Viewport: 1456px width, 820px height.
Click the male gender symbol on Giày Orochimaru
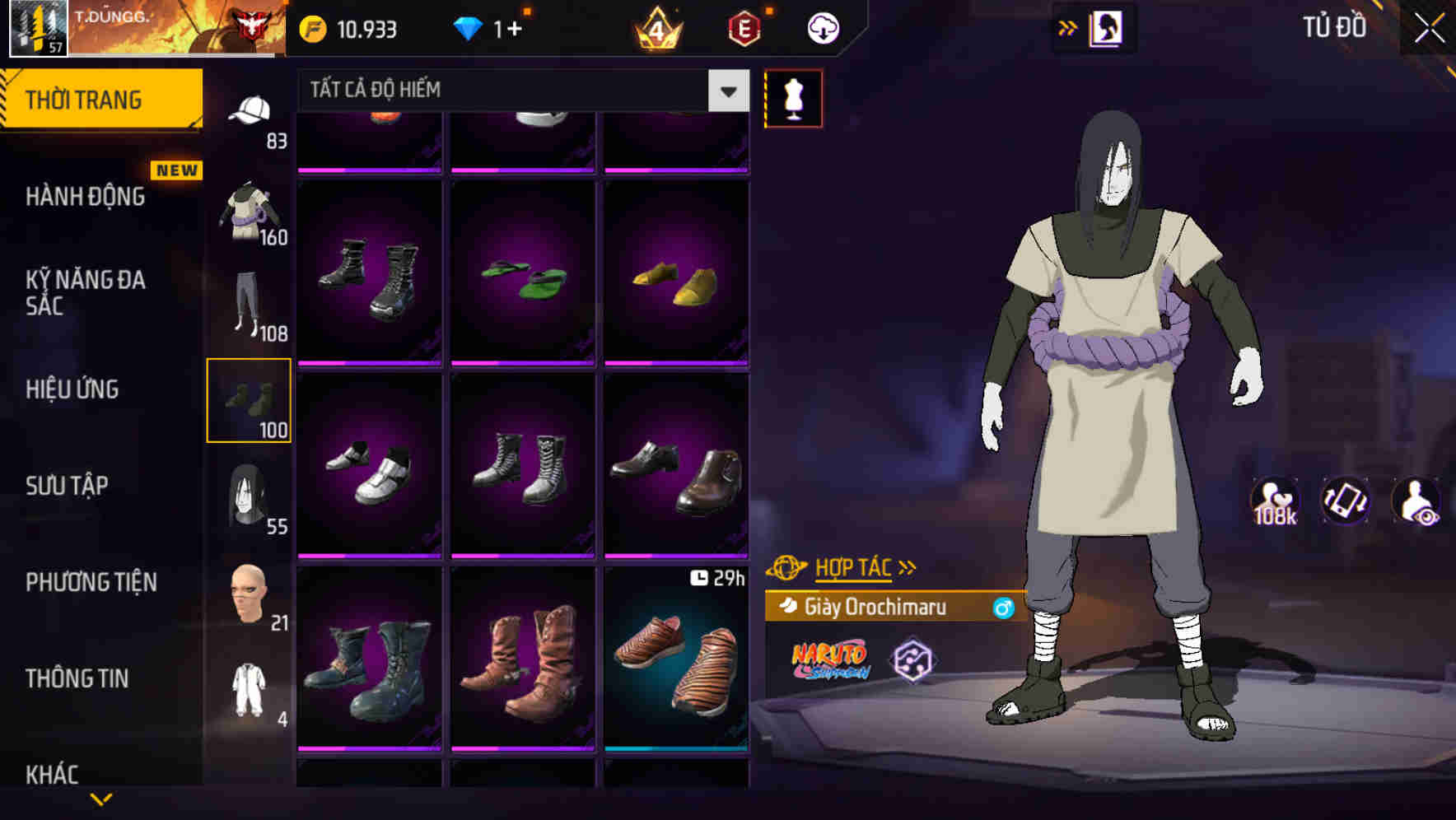(1004, 608)
